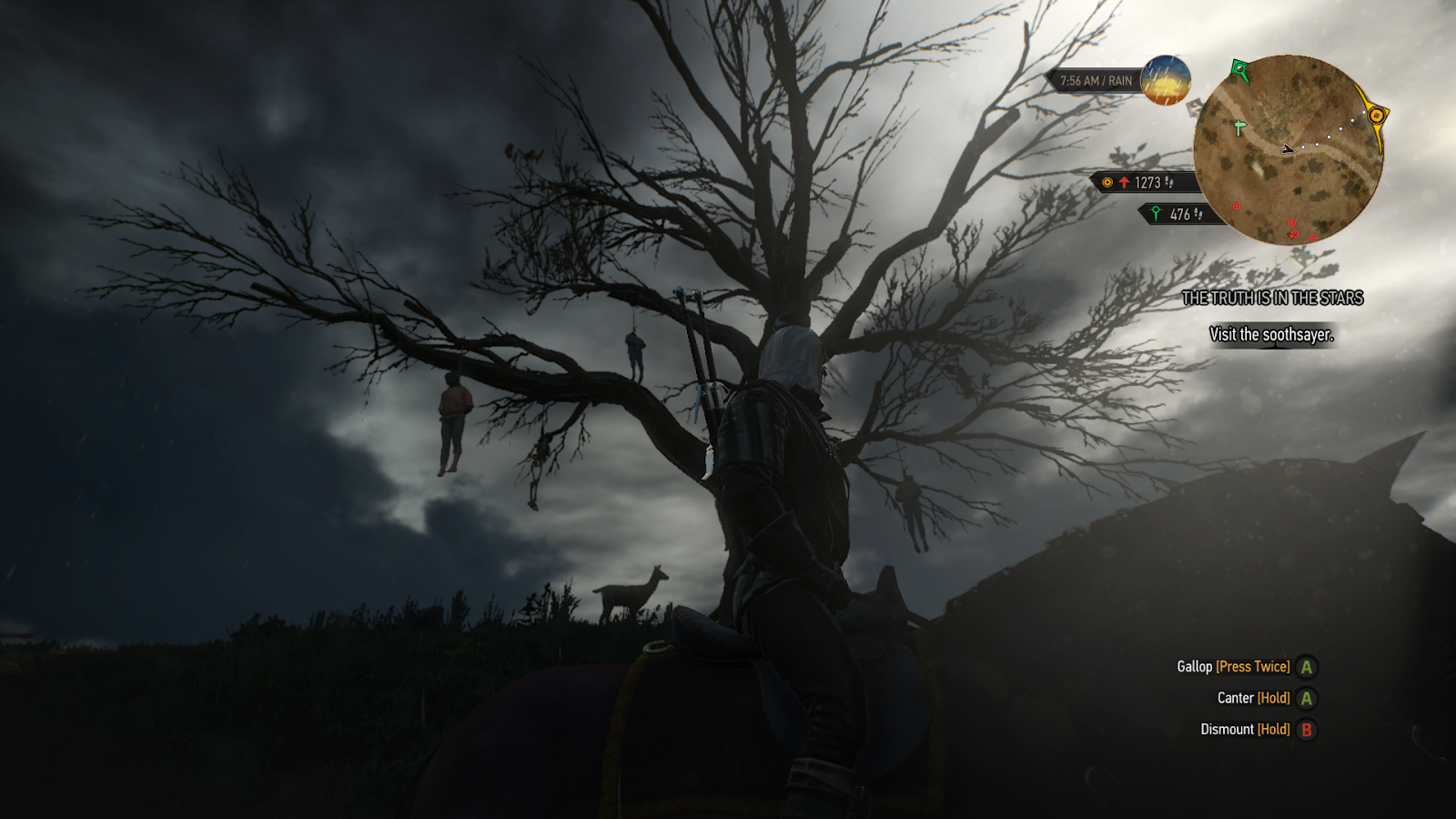Click the sun and rain weather icon
The height and width of the screenshot is (819, 1456).
coord(1165,83)
